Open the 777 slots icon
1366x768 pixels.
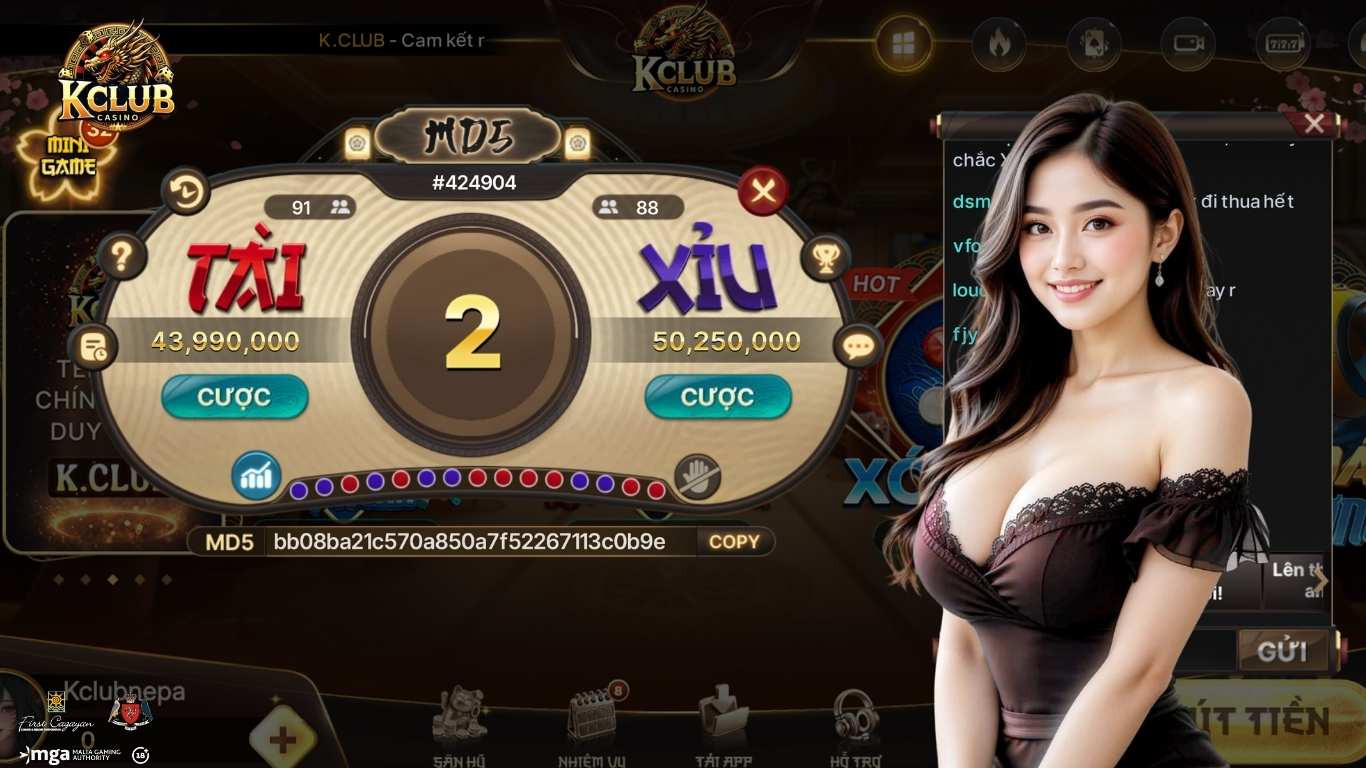click(x=1282, y=44)
